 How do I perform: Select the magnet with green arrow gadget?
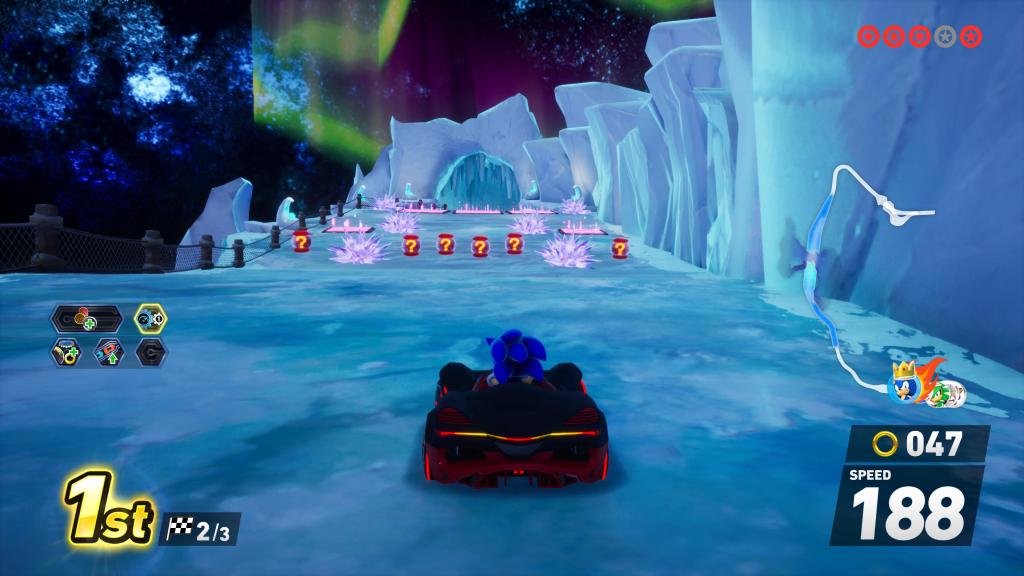[x=109, y=352]
